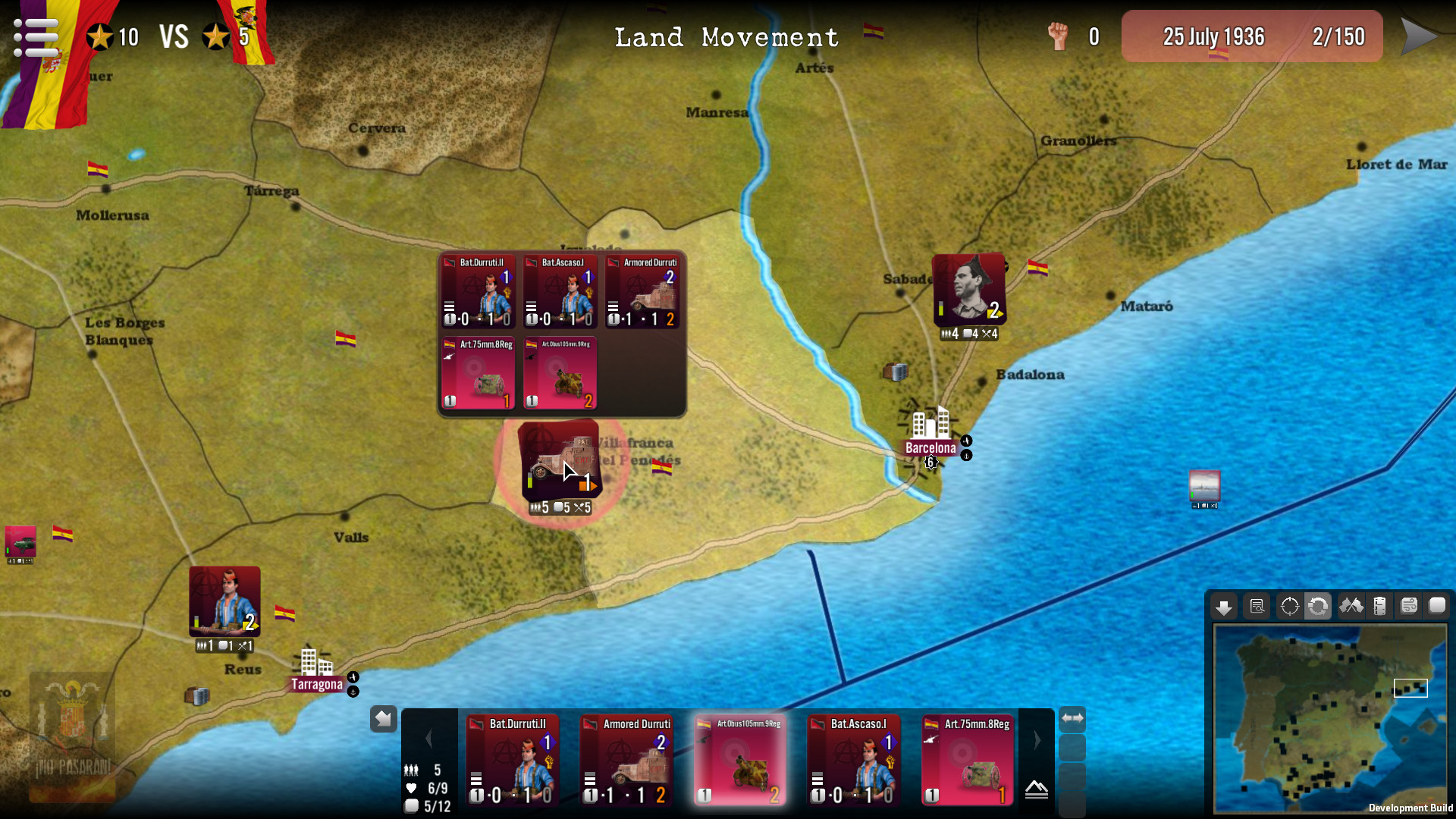Expand the right arrow to see more unit cards
This screenshot has height=819, width=1456.
[x=1037, y=739]
